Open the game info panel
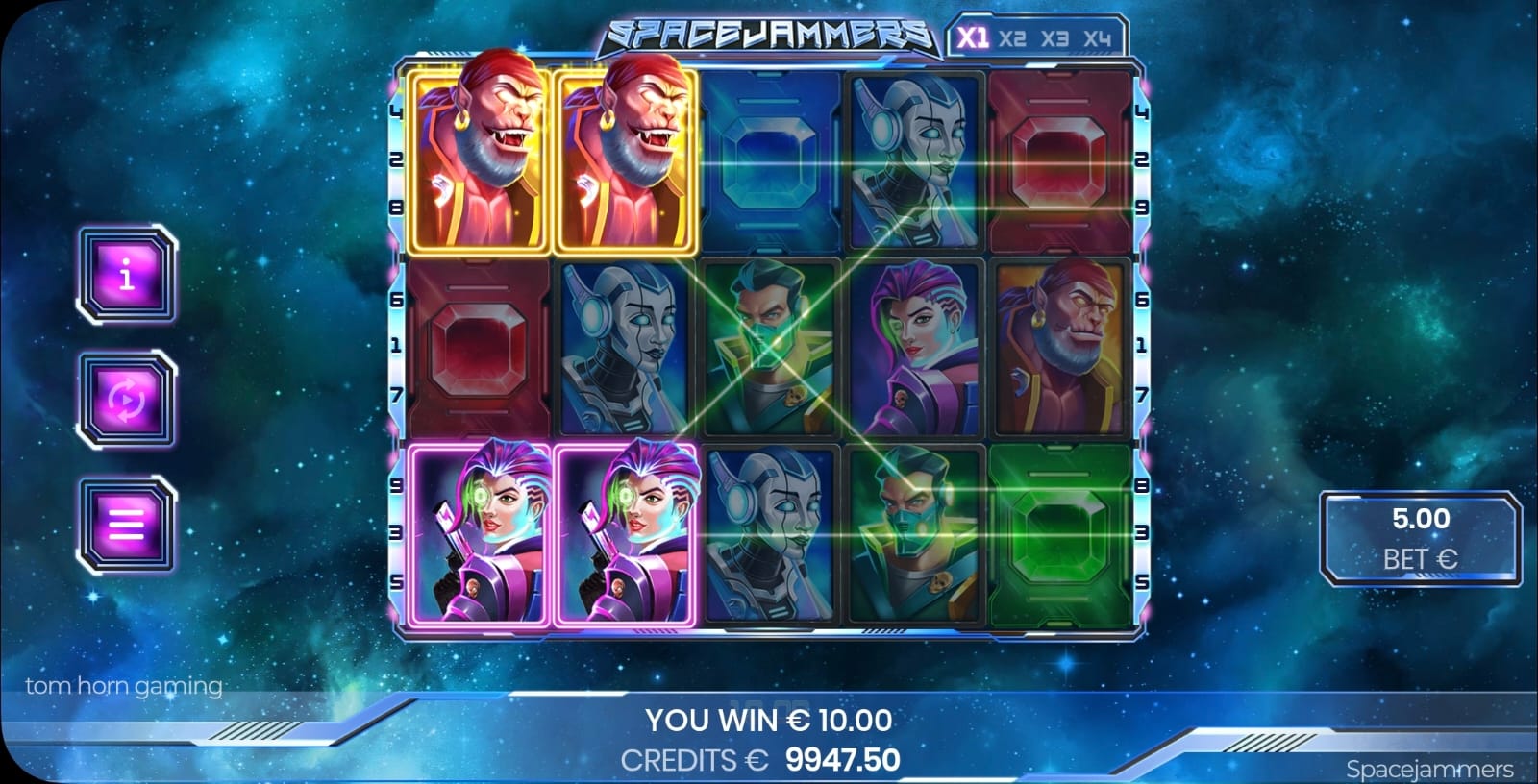 (x=127, y=276)
